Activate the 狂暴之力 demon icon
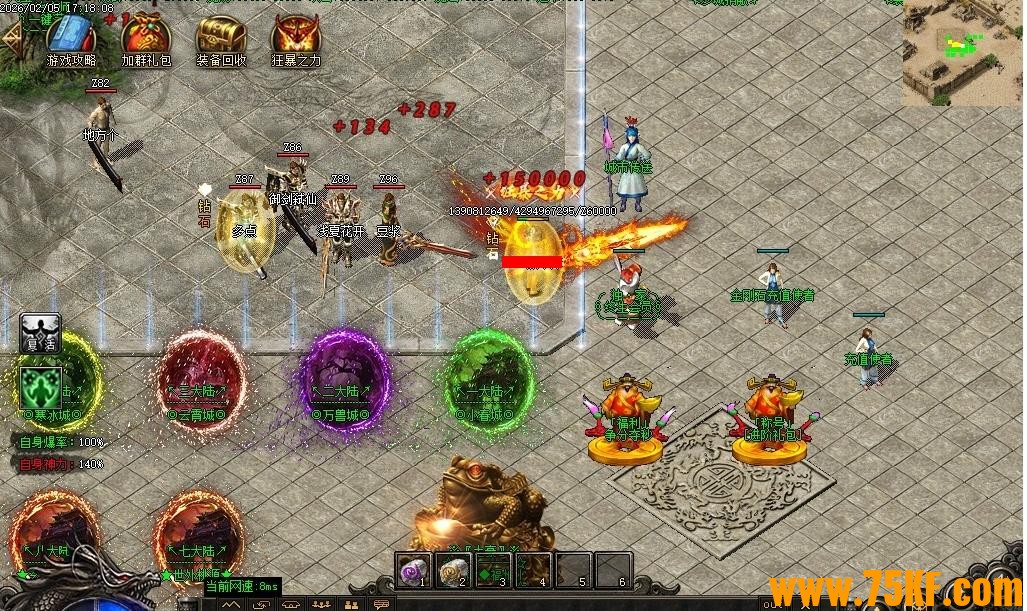This screenshot has width=1027, height=611. [x=297, y=36]
